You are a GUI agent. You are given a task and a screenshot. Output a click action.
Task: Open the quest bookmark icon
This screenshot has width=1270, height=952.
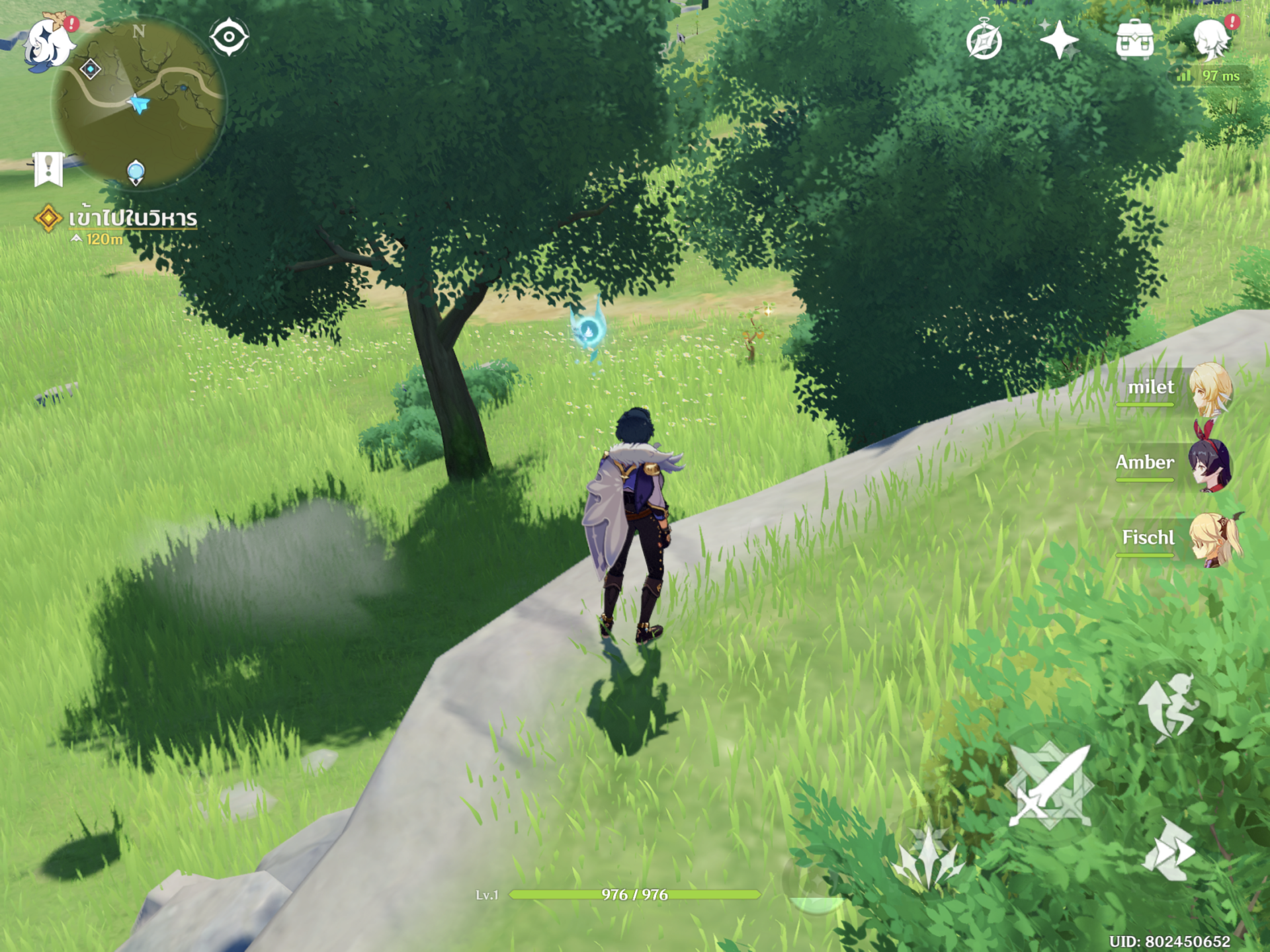tap(48, 169)
